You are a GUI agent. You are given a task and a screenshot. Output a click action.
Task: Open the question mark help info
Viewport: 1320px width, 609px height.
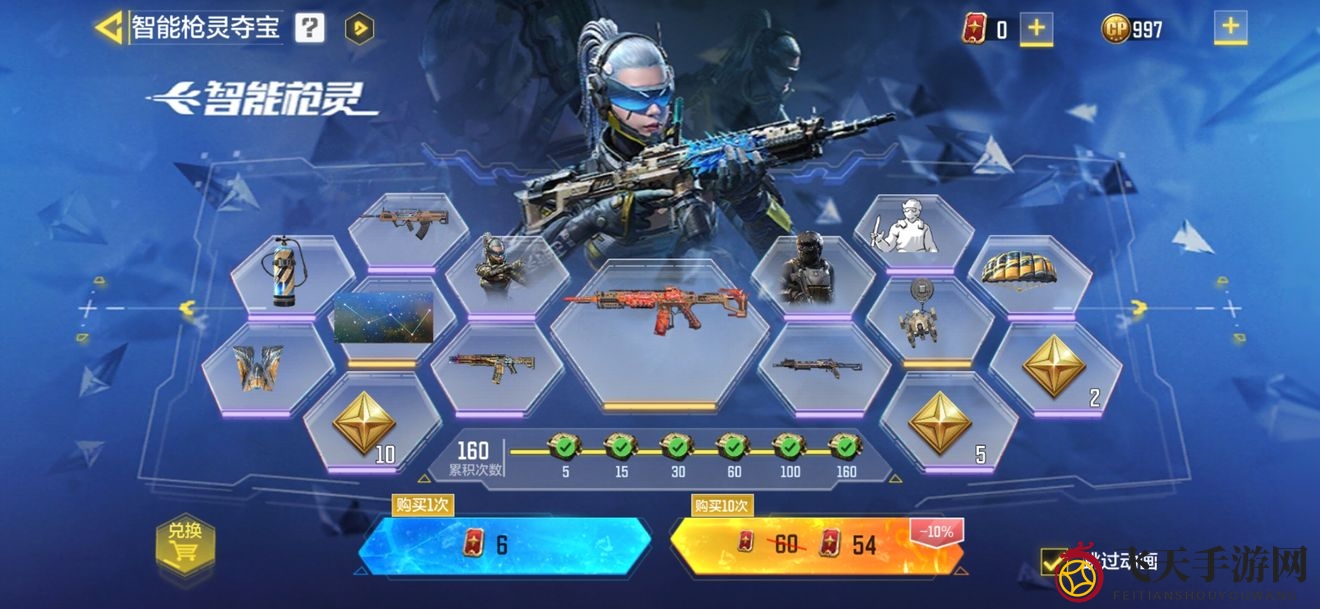tap(310, 28)
